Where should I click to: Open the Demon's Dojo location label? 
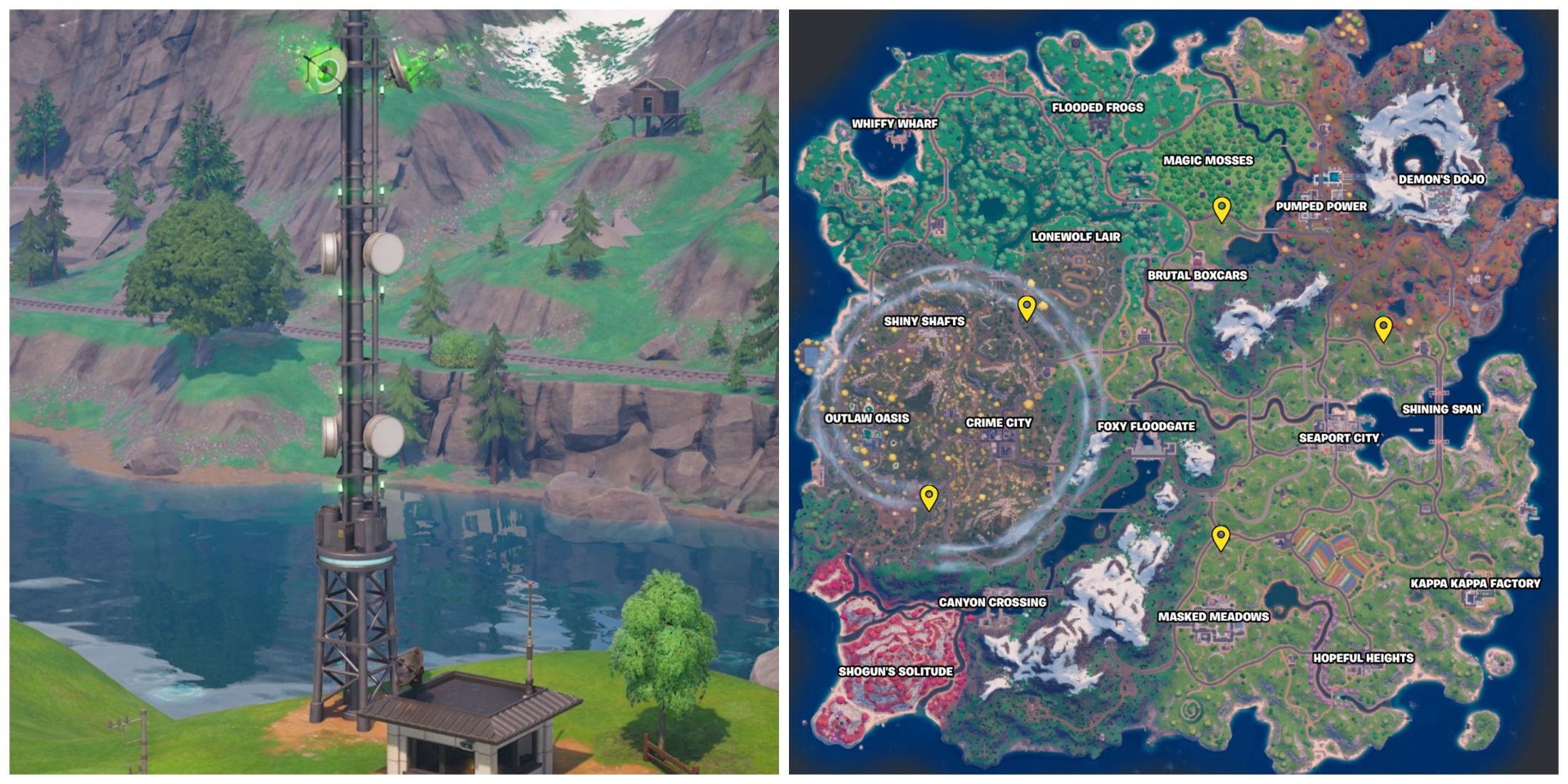point(1441,180)
